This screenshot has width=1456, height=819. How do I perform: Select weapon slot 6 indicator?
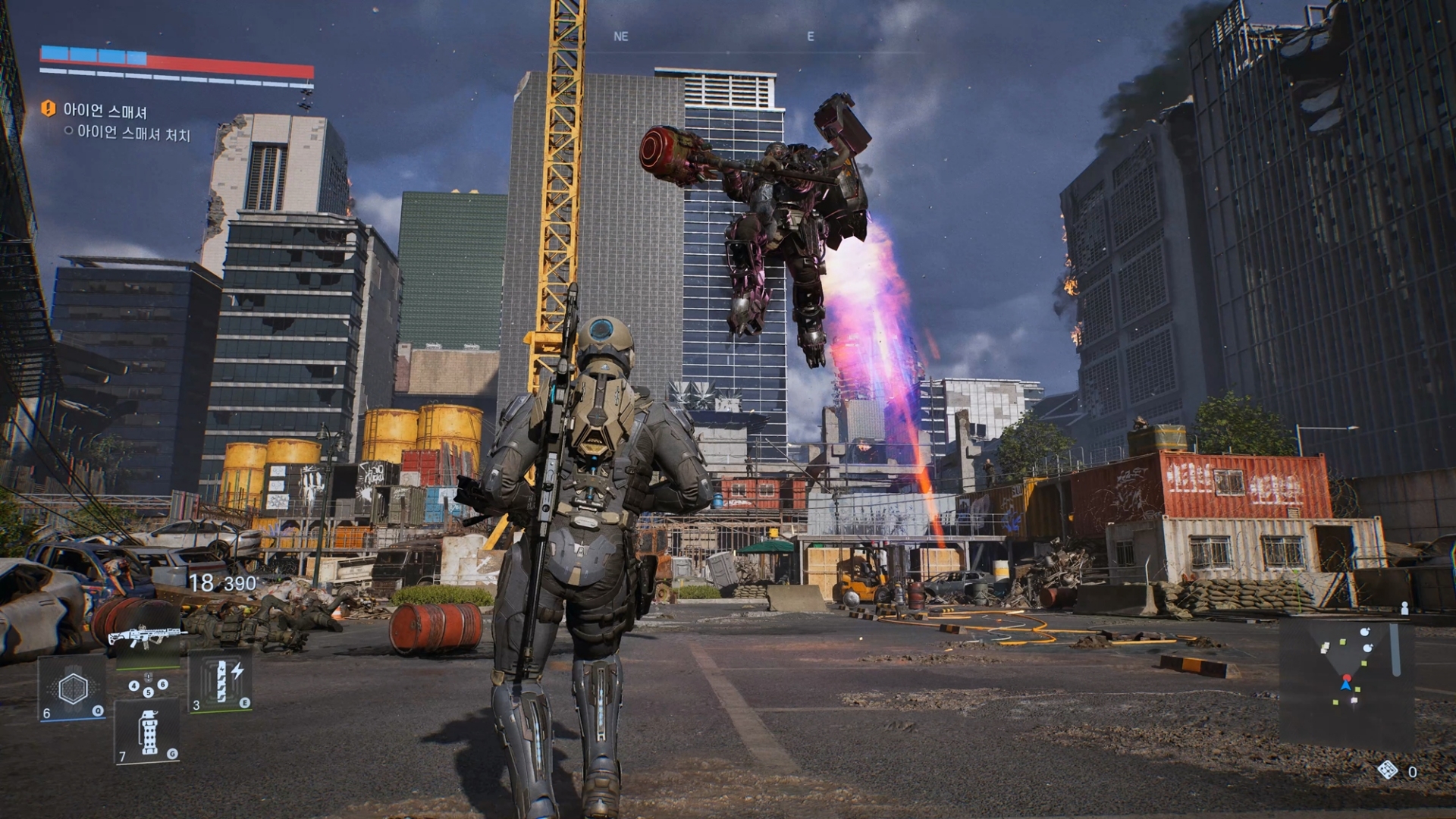pos(162,685)
